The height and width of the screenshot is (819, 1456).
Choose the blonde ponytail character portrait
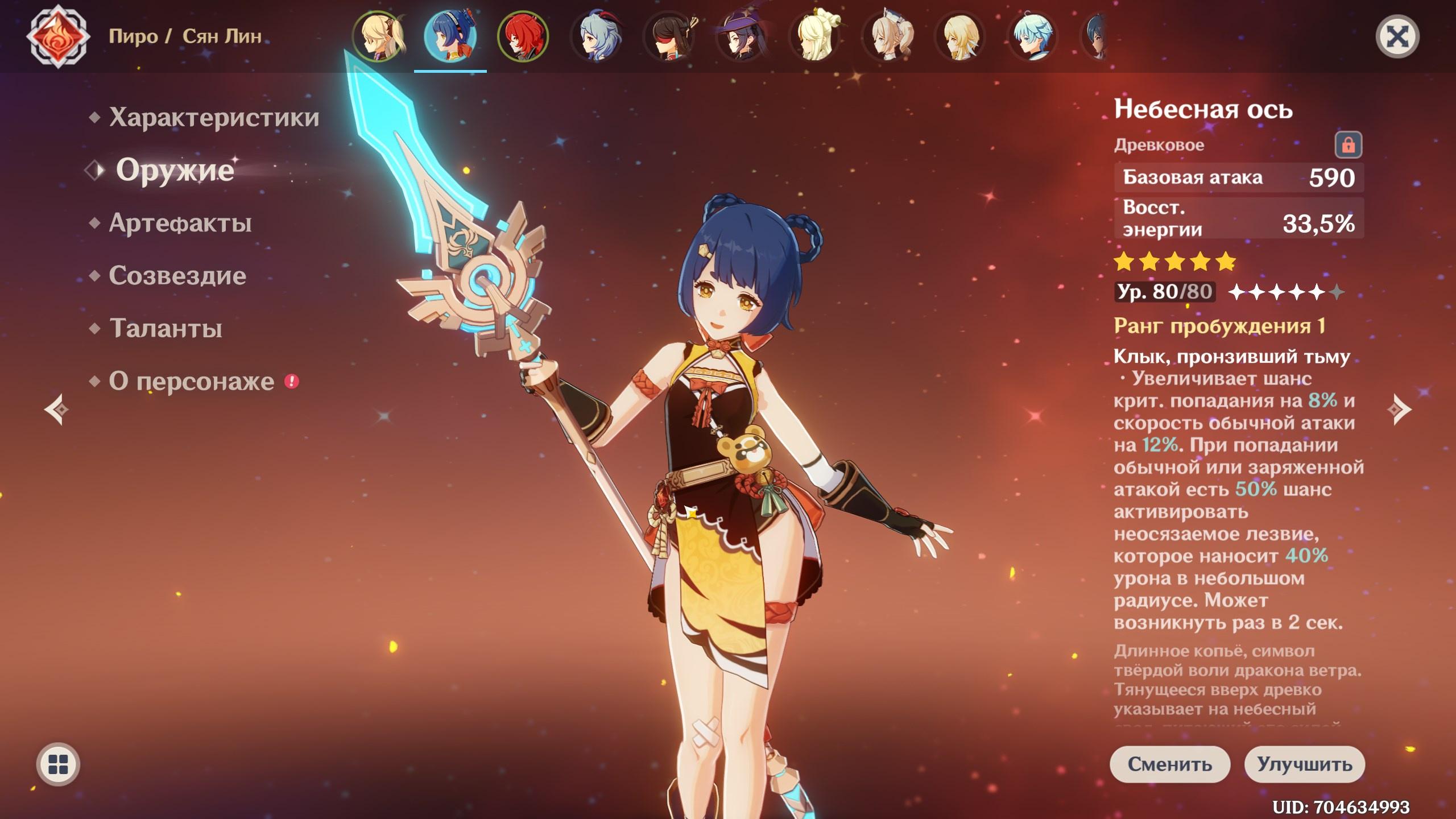pos(378,36)
